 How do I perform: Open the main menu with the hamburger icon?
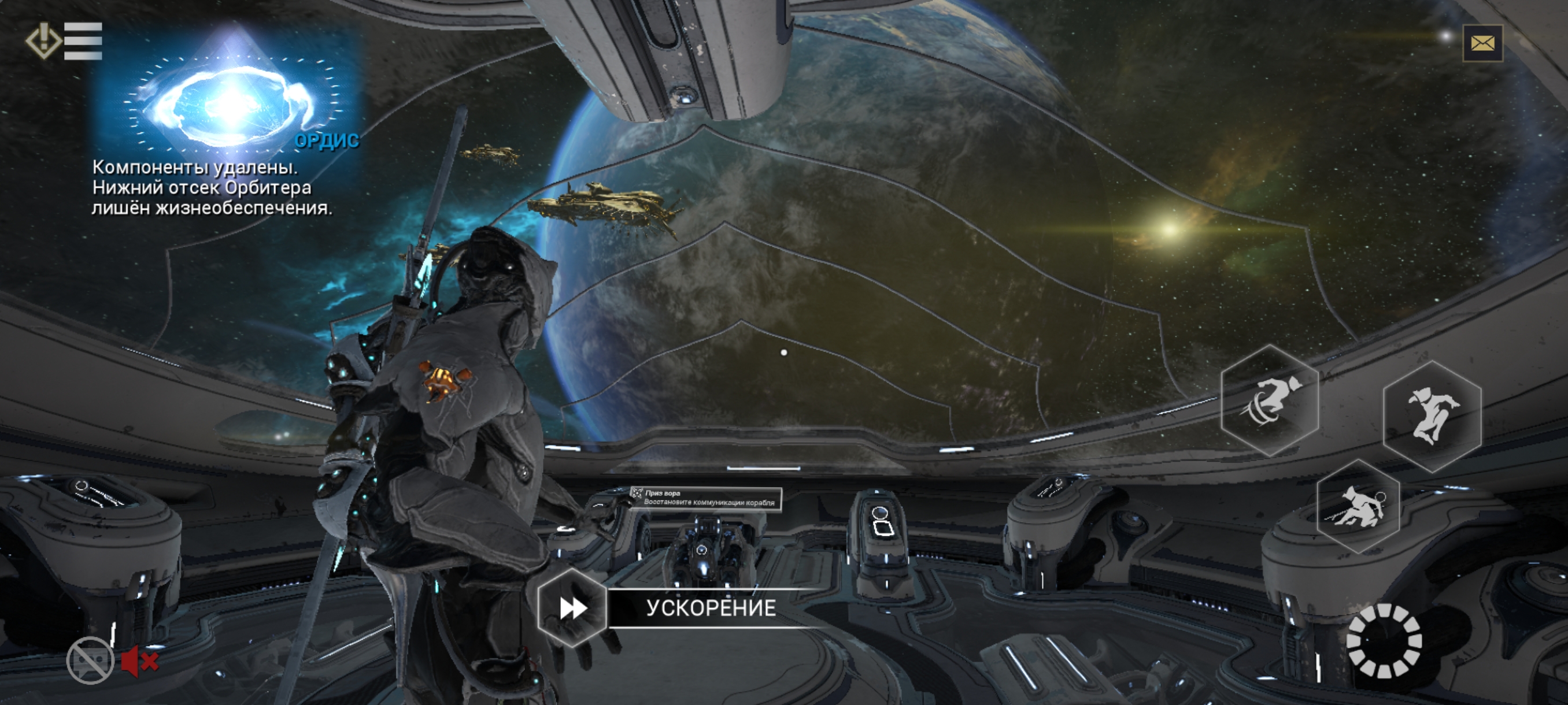(x=82, y=42)
